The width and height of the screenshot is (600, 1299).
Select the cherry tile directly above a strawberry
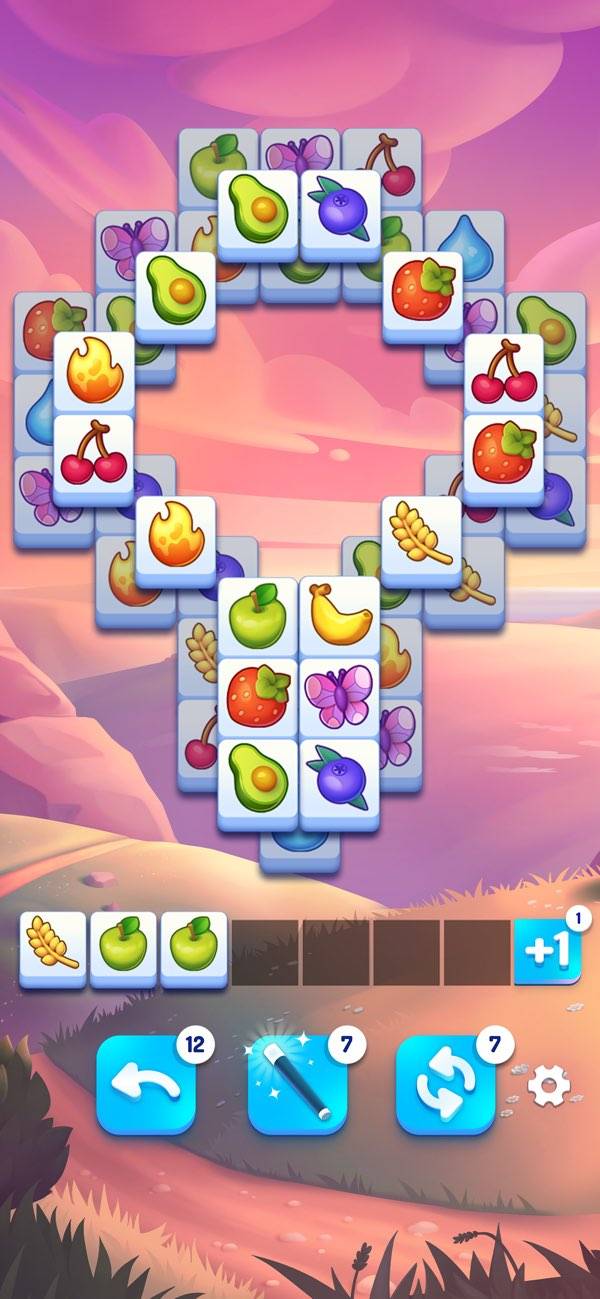pyautogui.click(x=503, y=372)
